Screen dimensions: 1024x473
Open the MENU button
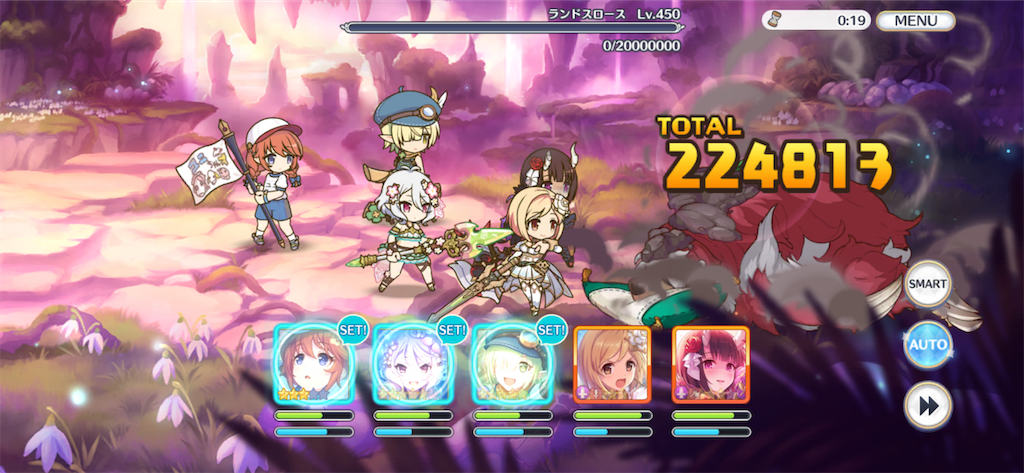point(915,20)
